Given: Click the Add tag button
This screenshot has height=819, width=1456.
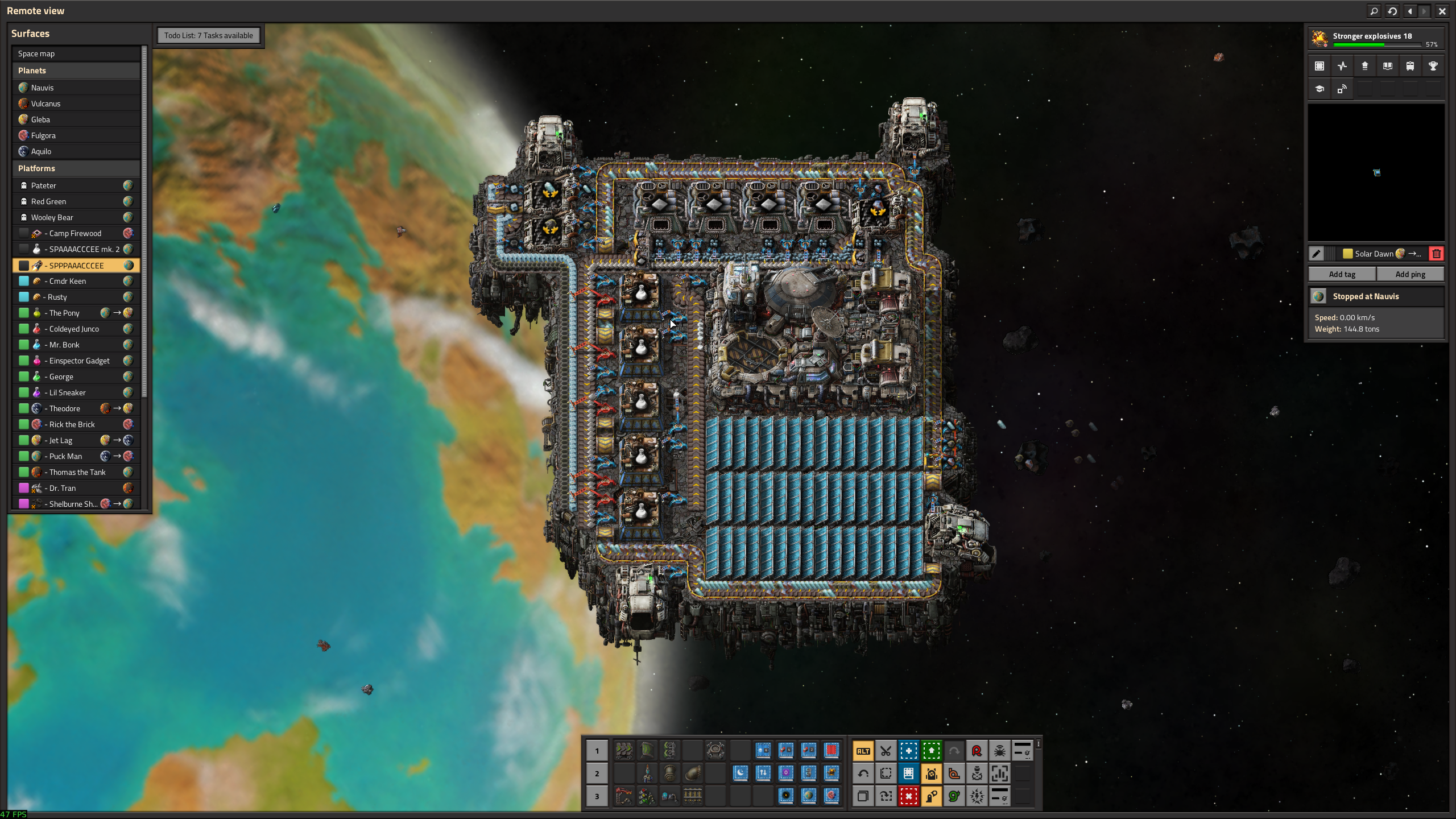Looking at the screenshot, I should pyautogui.click(x=1342, y=274).
